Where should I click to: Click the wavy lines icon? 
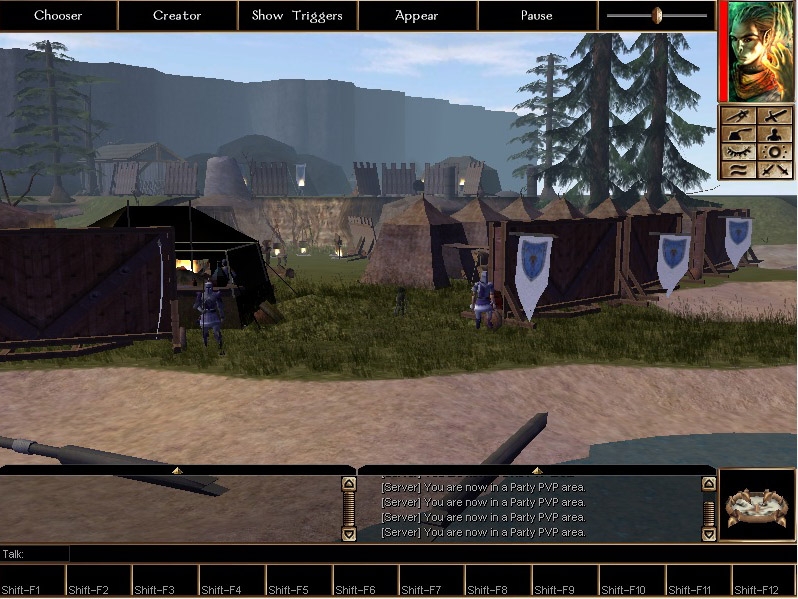pyautogui.click(x=739, y=170)
